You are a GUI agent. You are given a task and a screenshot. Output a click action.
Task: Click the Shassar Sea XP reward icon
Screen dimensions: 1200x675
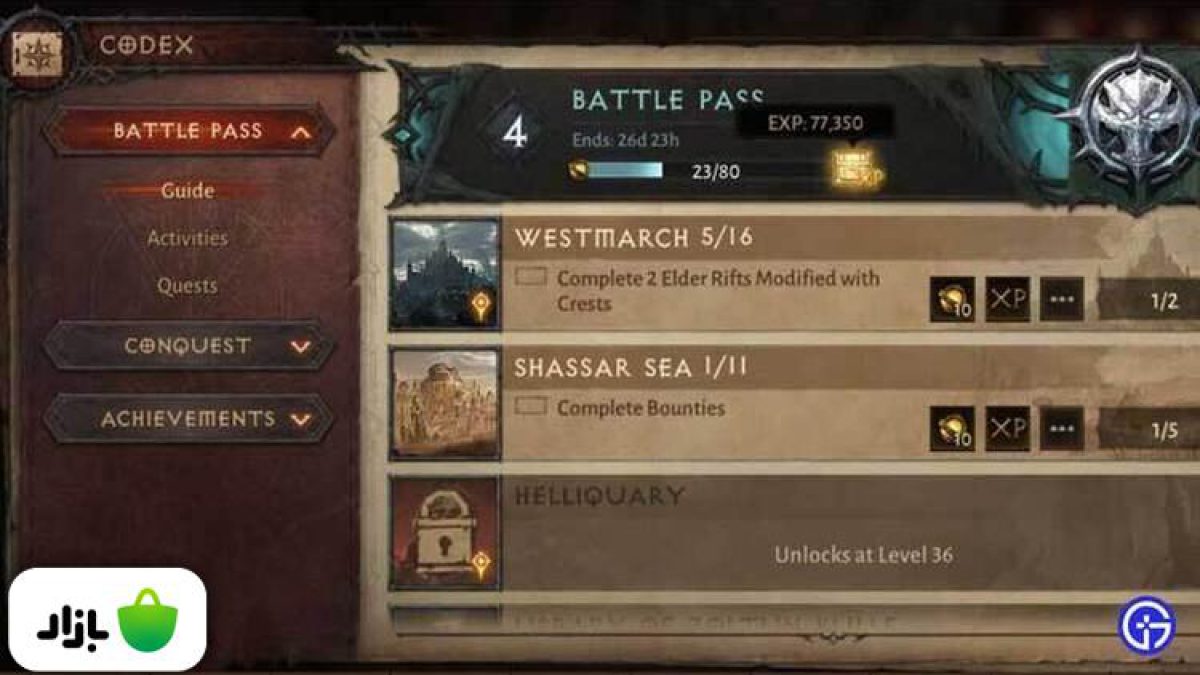(x=1007, y=429)
